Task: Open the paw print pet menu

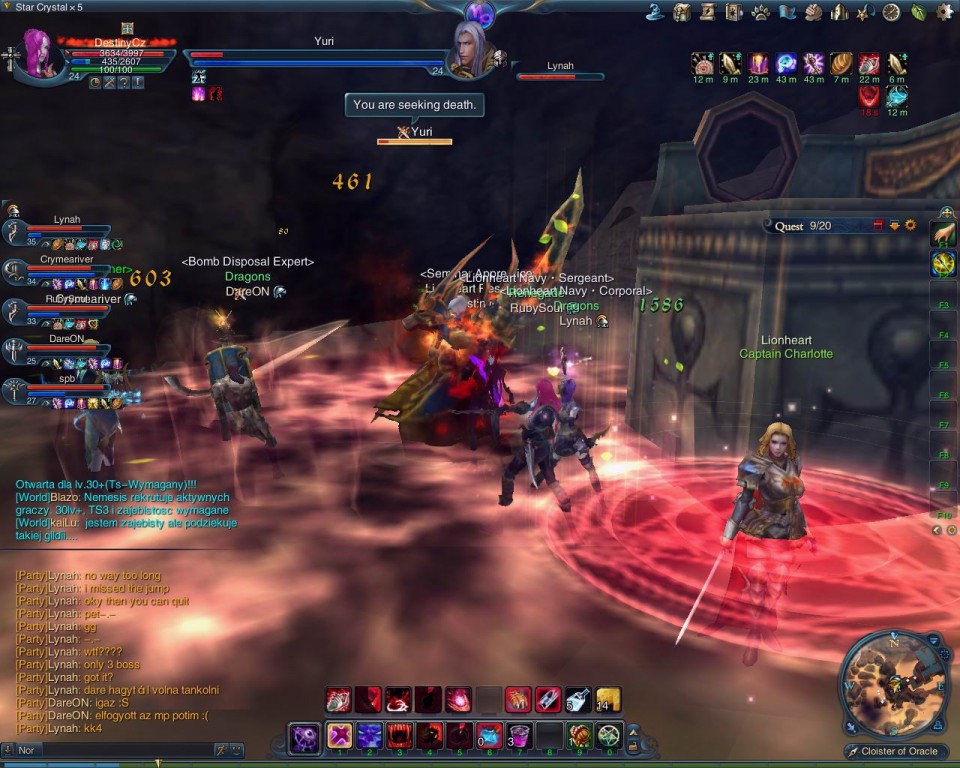Action: 761,12
